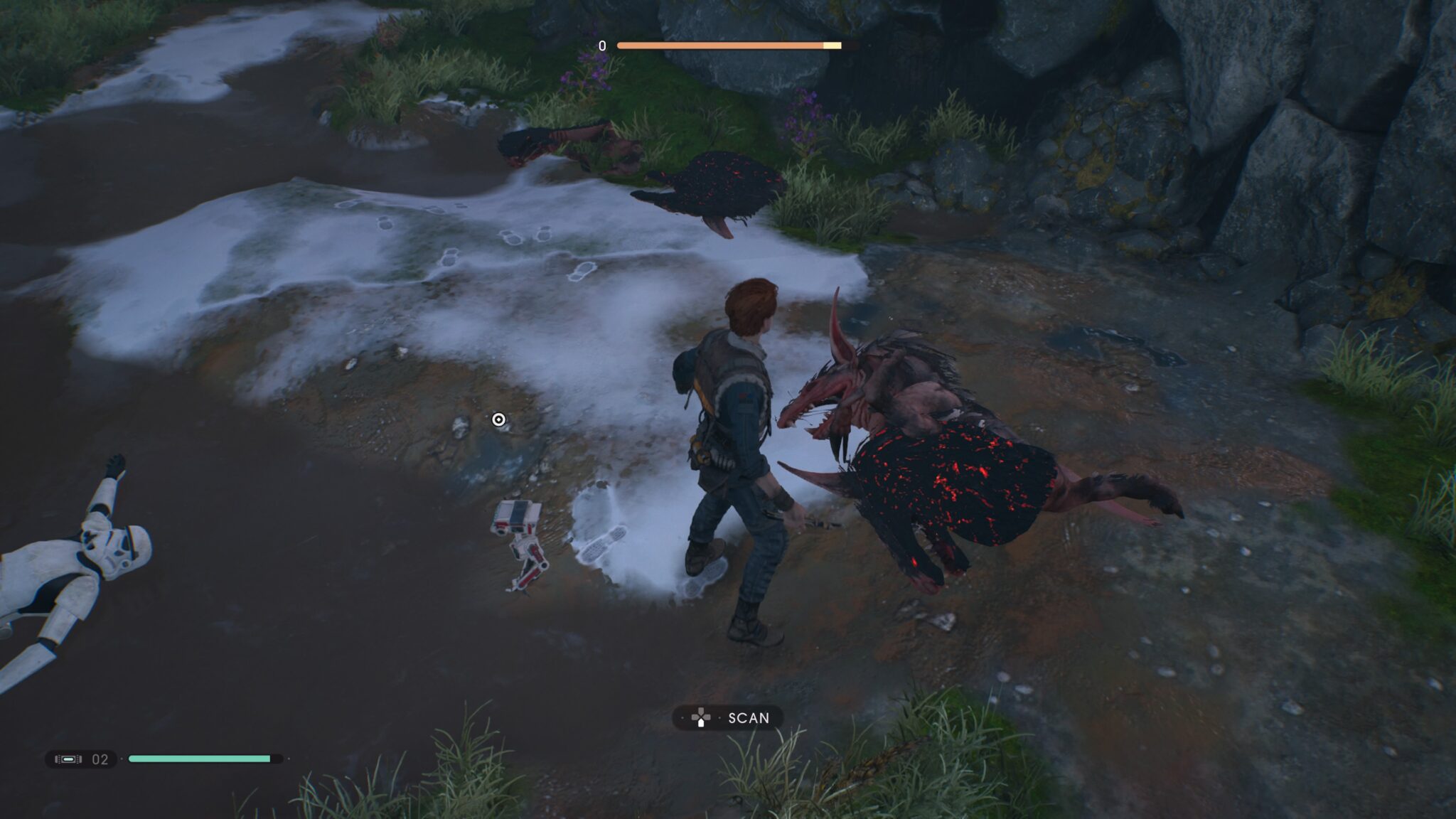
Task: Click the dot right of the SCAN pill
Action: [719, 717]
